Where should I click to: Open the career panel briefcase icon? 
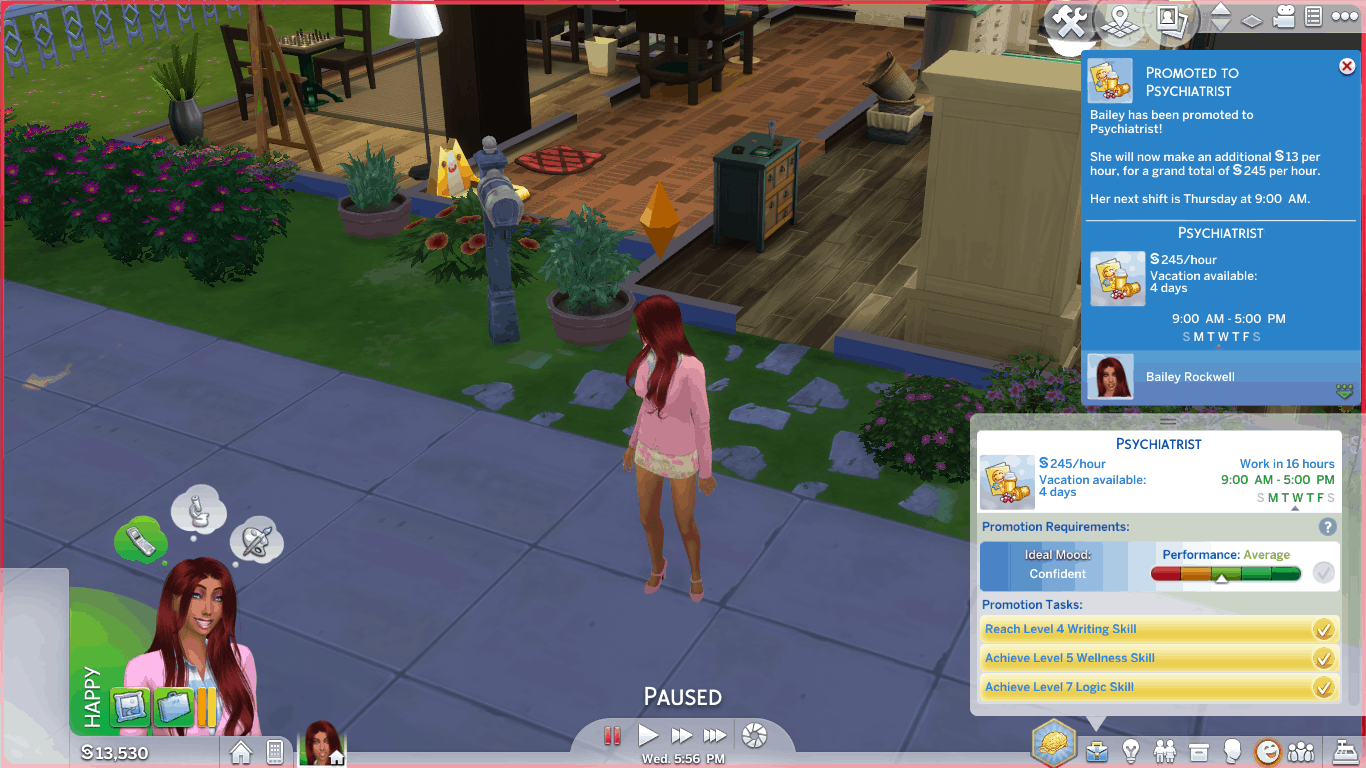1097,750
